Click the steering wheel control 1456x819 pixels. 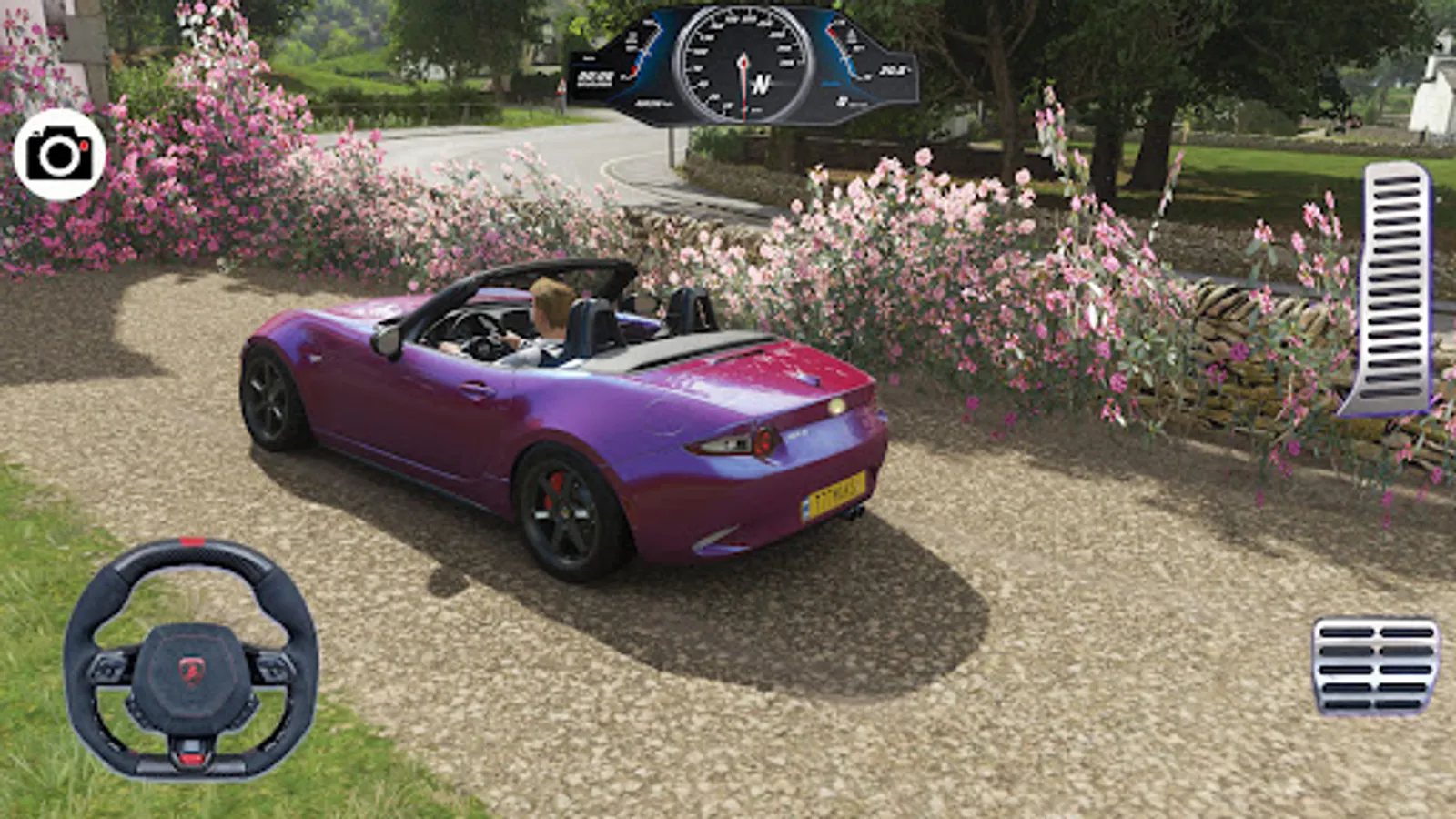click(191, 659)
